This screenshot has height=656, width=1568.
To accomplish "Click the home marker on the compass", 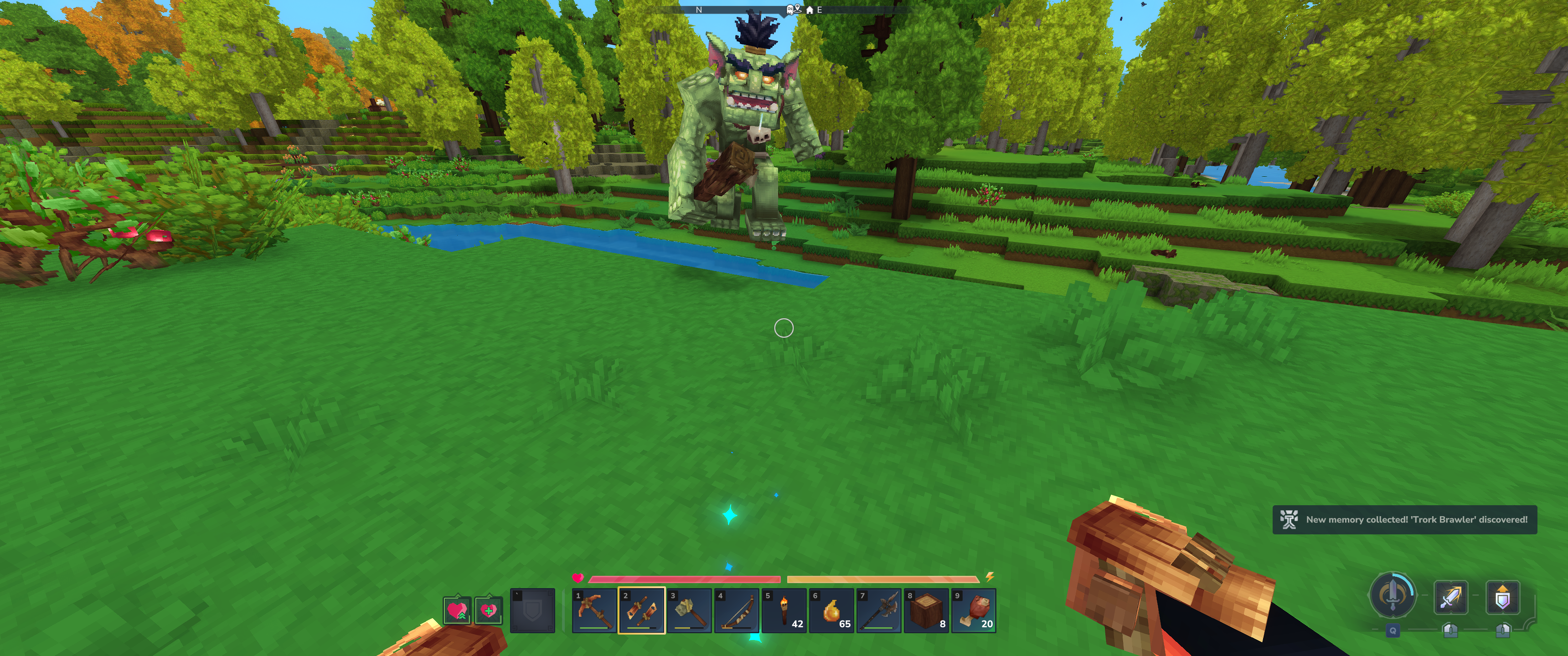I will pyautogui.click(x=810, y=10).
